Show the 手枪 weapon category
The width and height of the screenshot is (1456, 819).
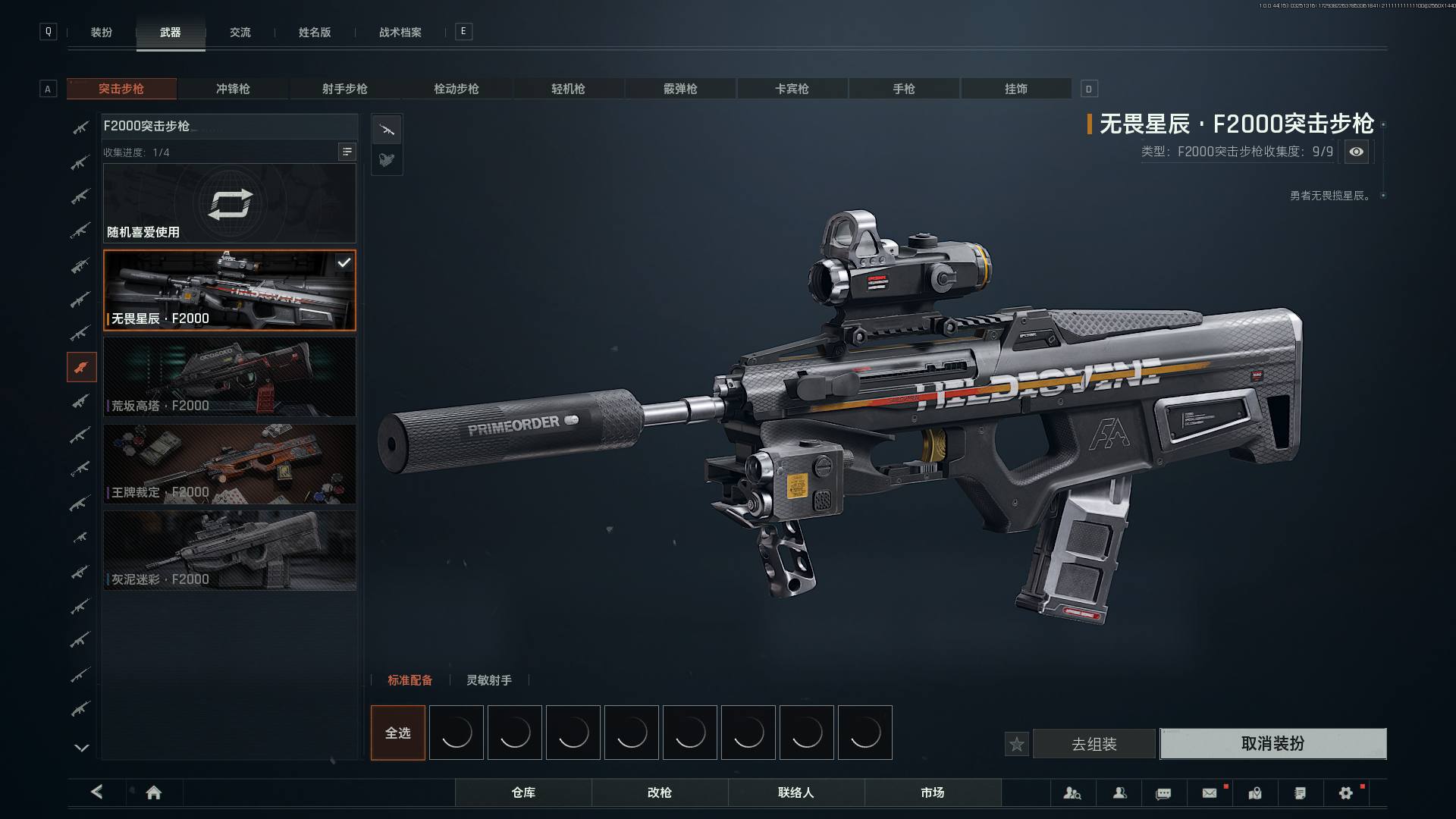(903, 89)
